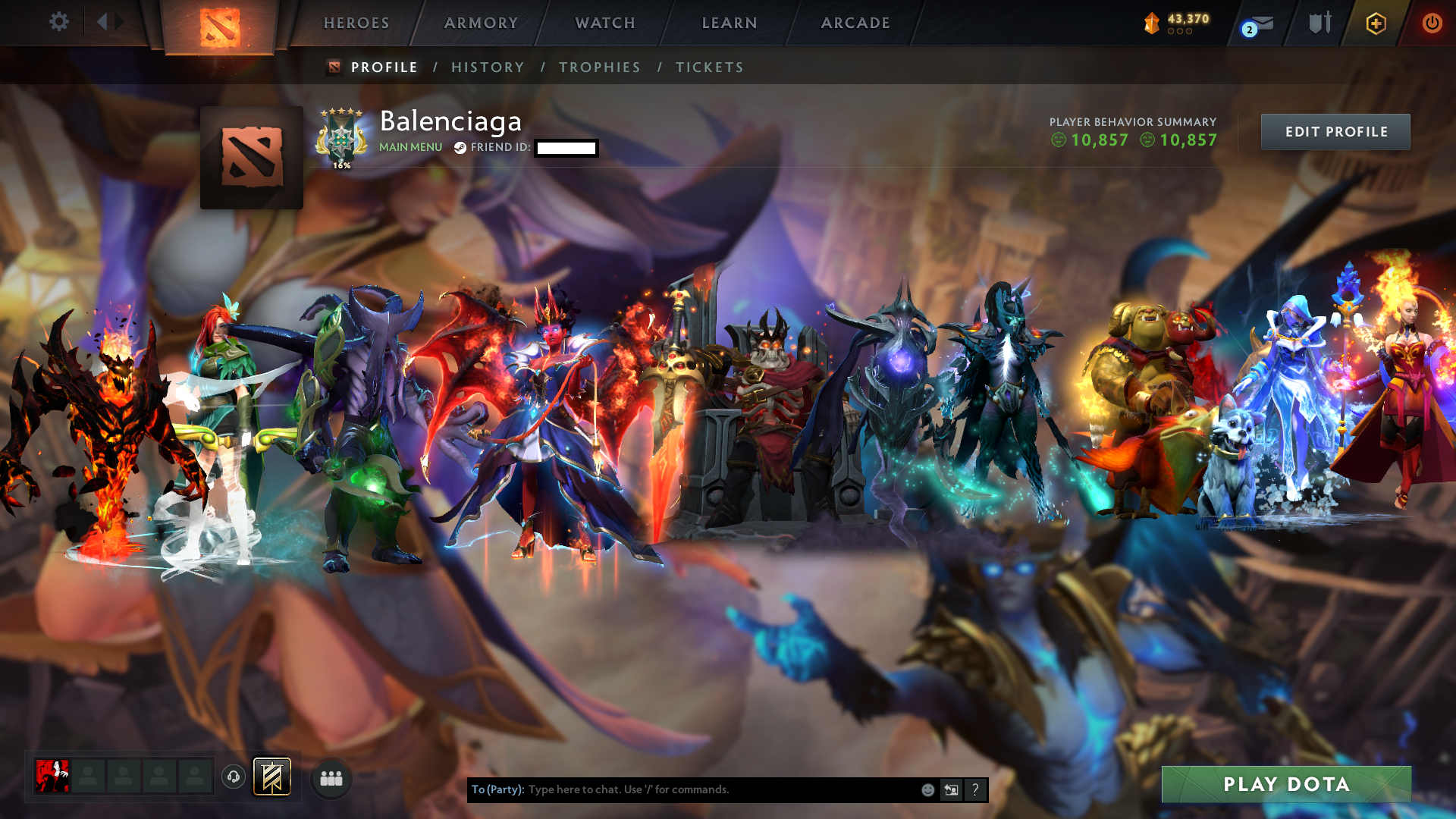
Task: Click the Dota 2 logo shield
Action: pyautogui.click(x=220, y=25)
